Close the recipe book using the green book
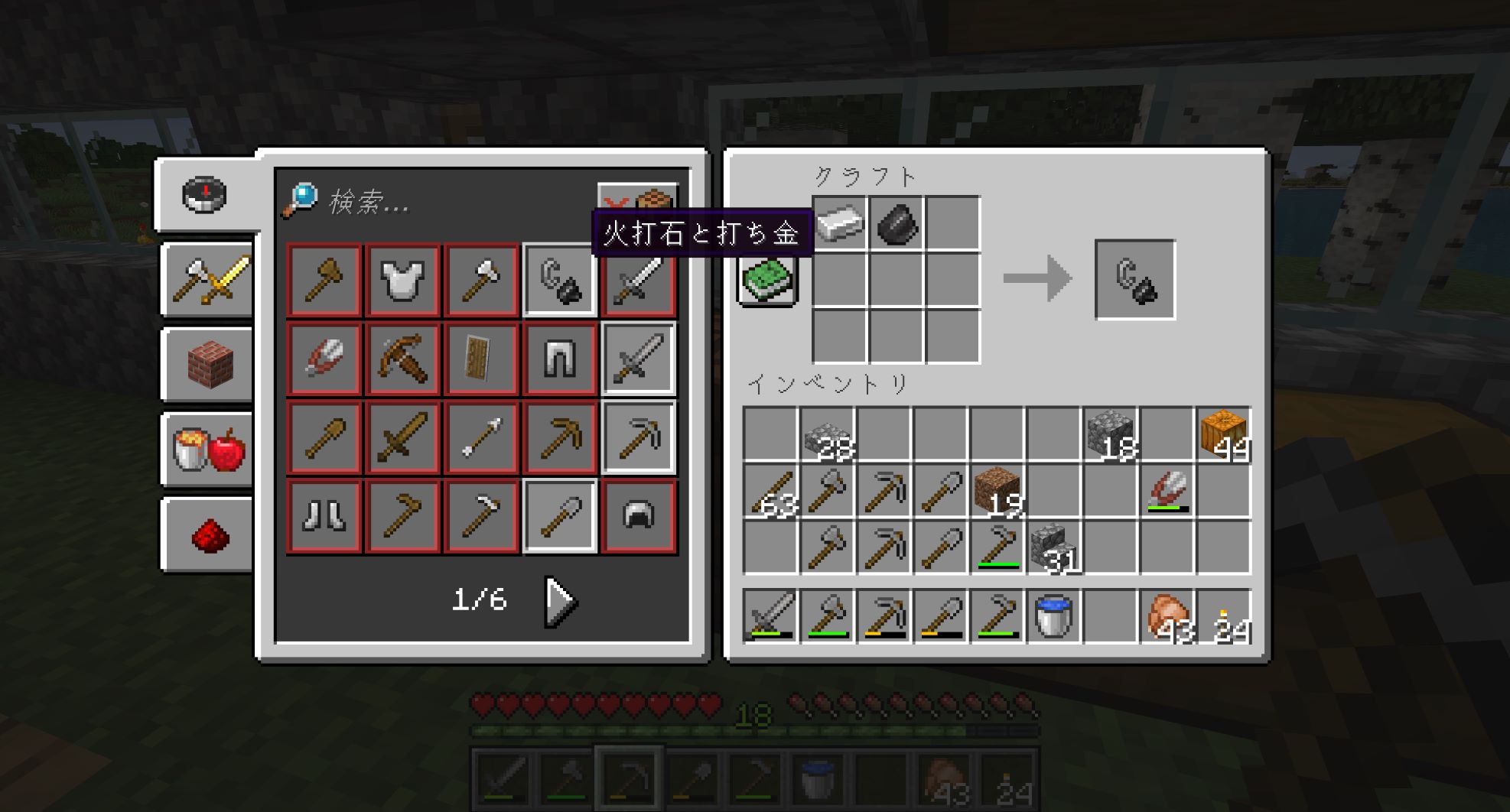Screen dimensions: 1510x812 coord(768,279)
